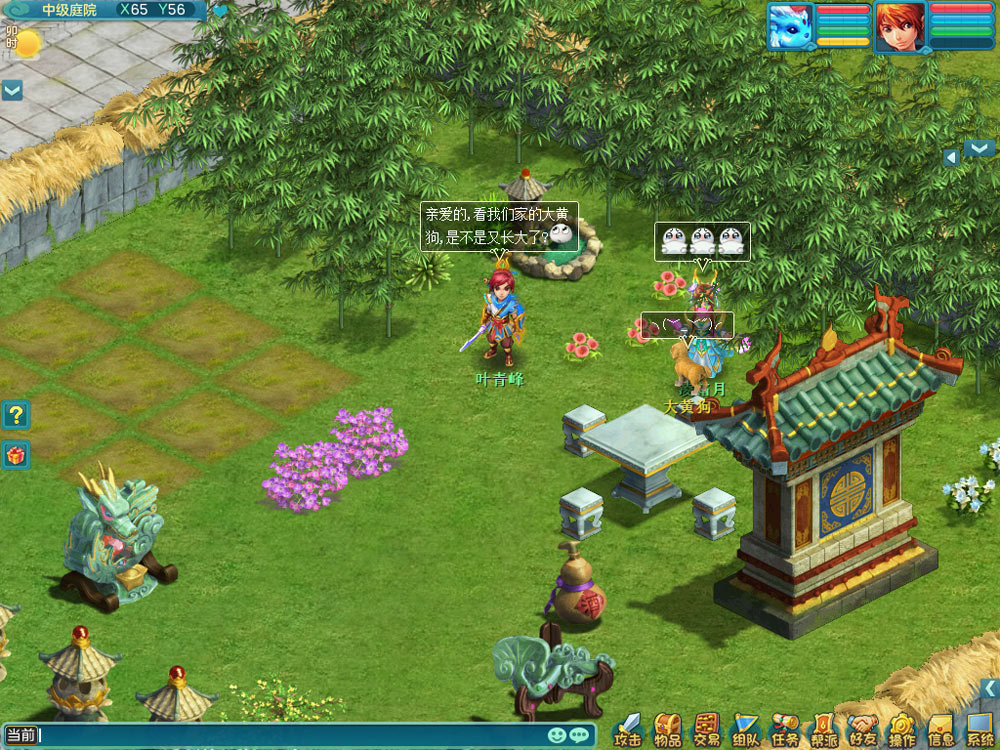Open the 系统 (System) monitor button
Screen dimensions: 1000x750
point(980,730)
